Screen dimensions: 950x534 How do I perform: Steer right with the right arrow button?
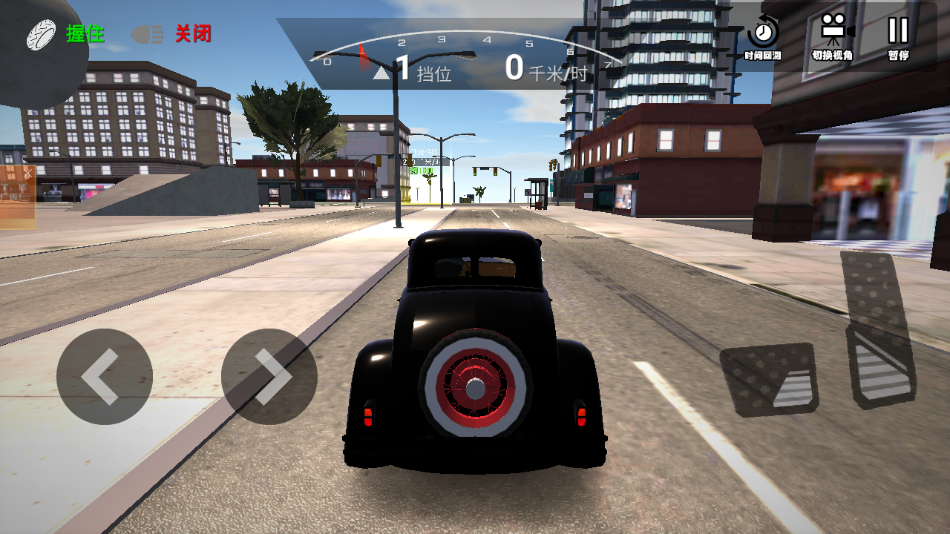269,377
